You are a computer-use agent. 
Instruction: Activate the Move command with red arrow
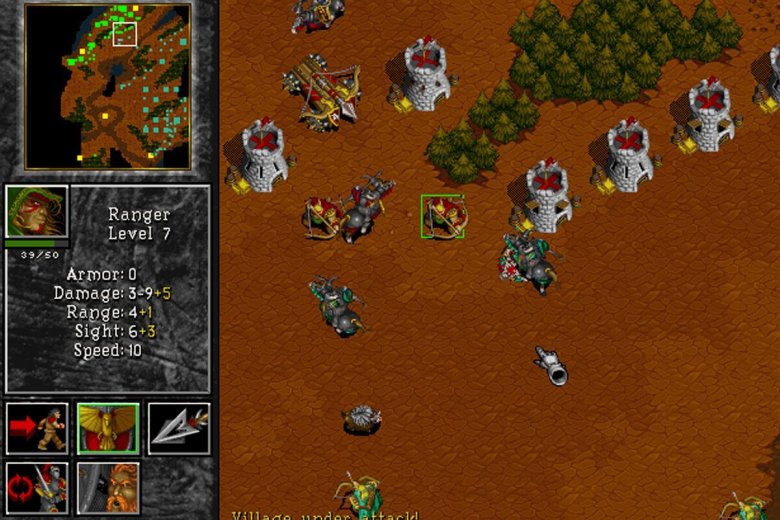[37, 428]
